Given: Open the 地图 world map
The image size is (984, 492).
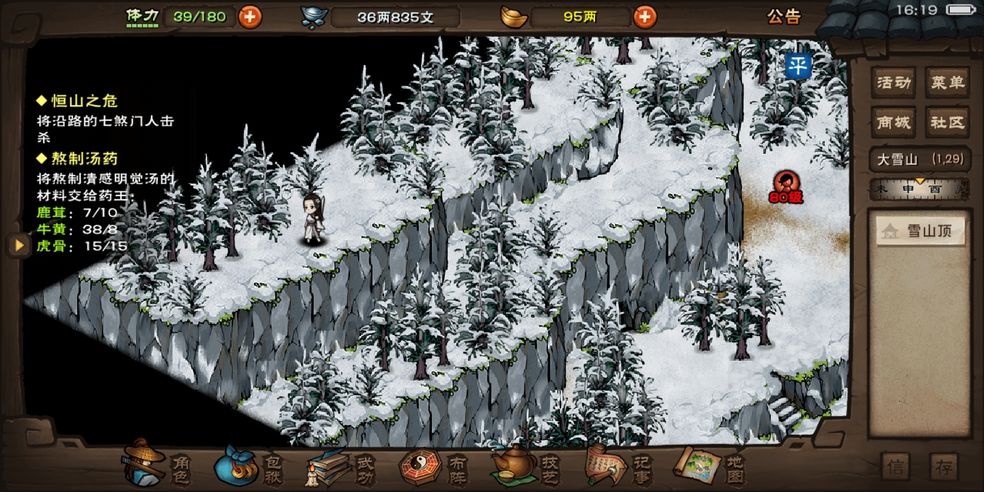Looking at the screenshot, I should click(x=709, y=464).
